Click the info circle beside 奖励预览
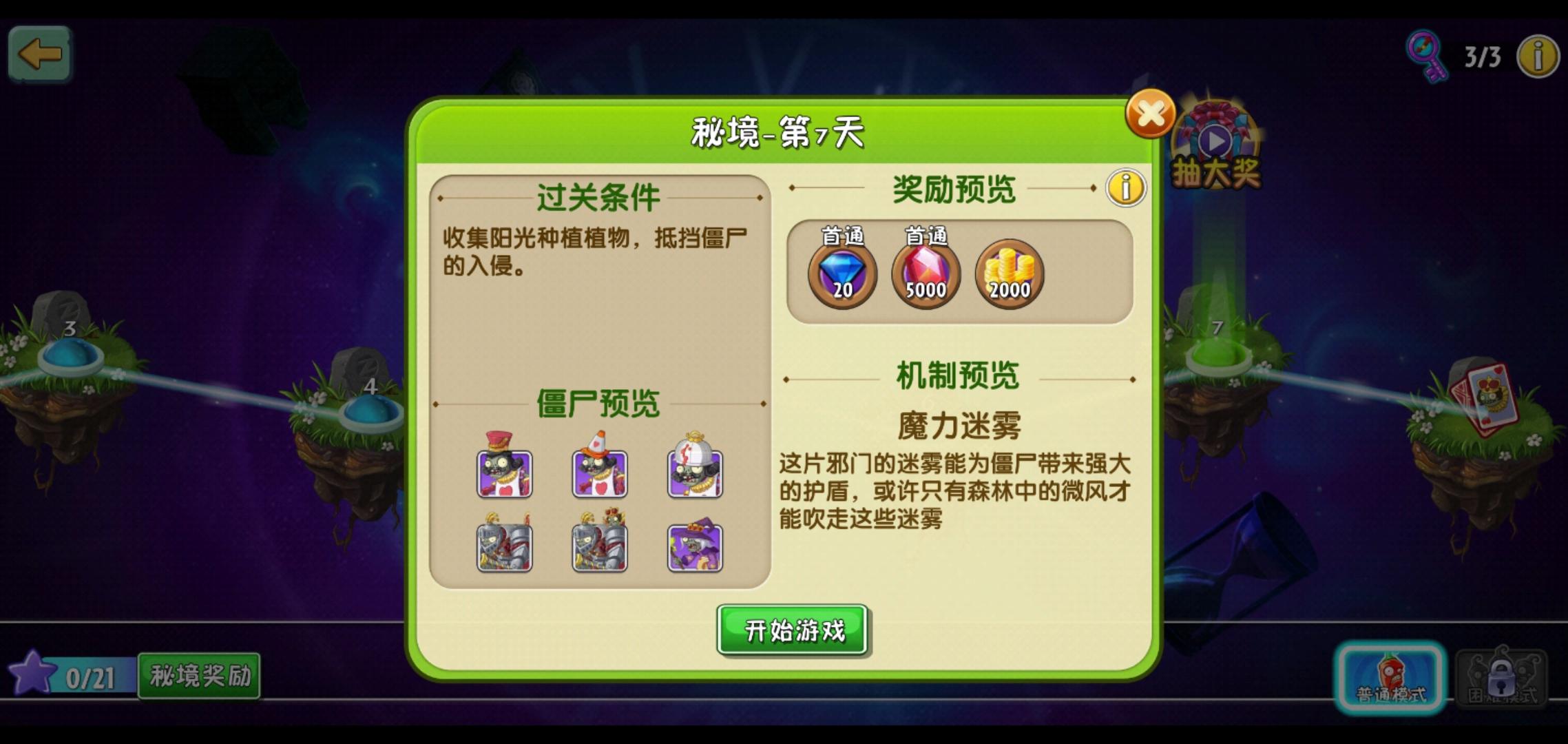Viewport: 1568px width, 744px height. [1127, 188]
